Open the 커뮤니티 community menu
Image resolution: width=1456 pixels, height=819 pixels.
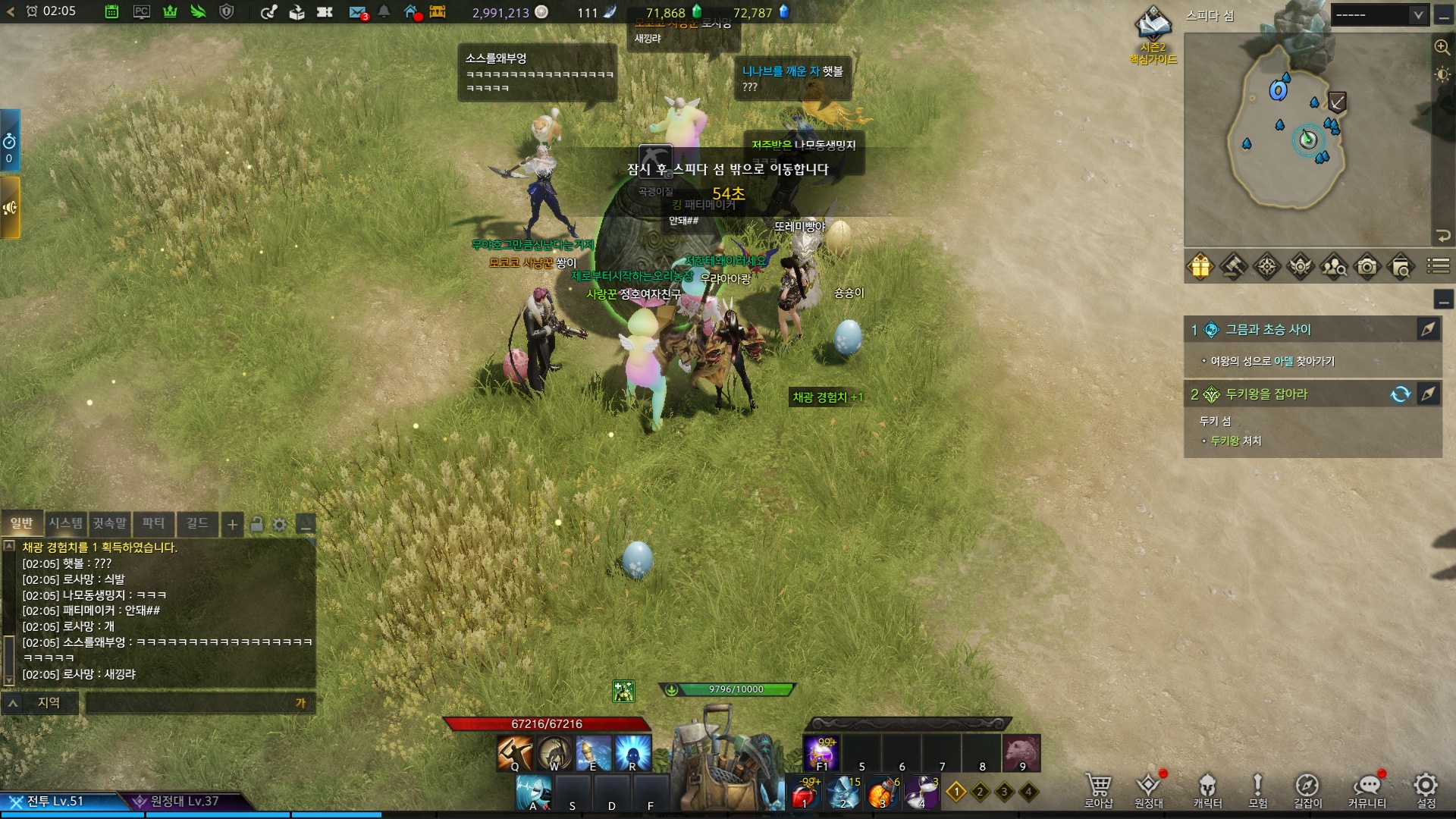pyautogui.click(x=1367, y=790)
